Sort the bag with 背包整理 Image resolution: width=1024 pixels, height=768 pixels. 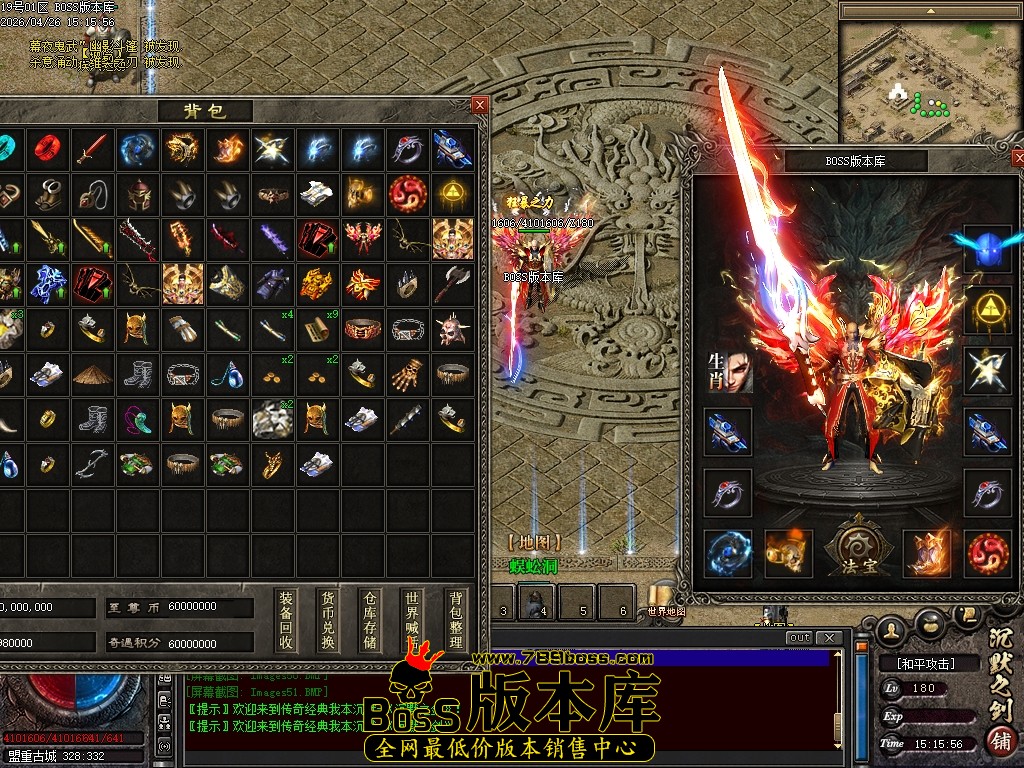point(456,620)
